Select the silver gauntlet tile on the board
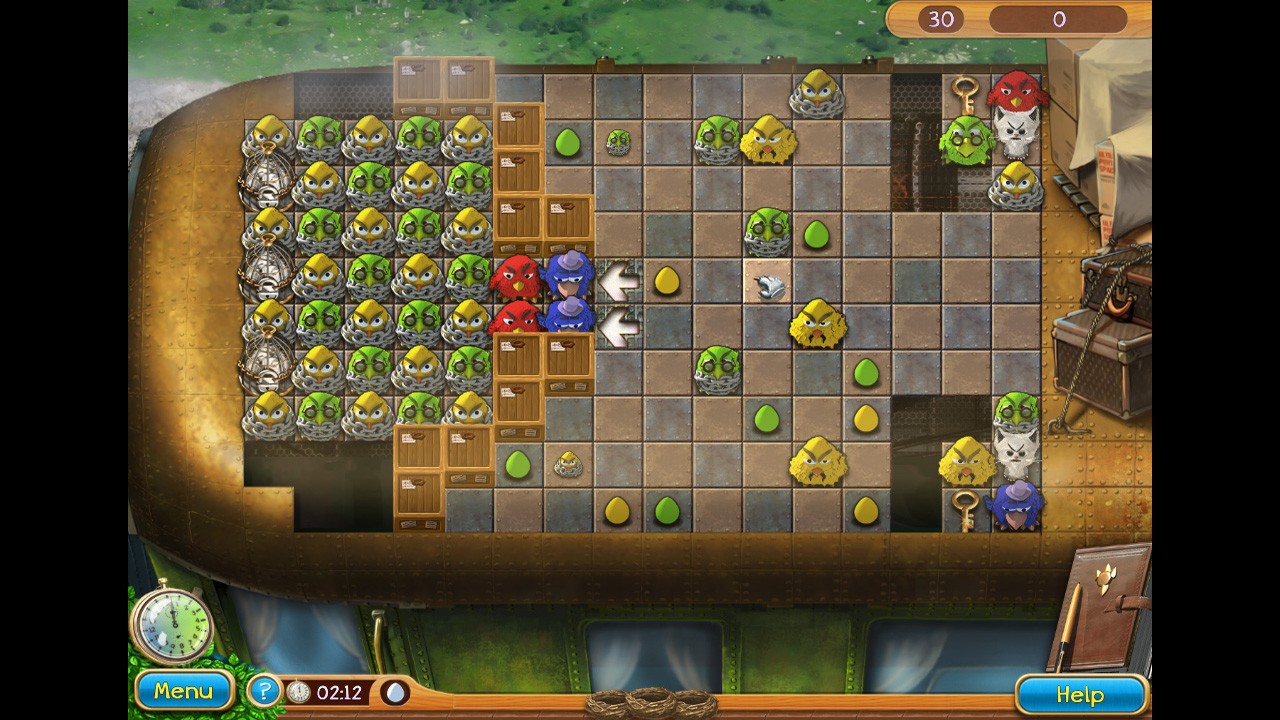Image resolution: width=1280 pixels, height=720 pixels. coord(767,286)
